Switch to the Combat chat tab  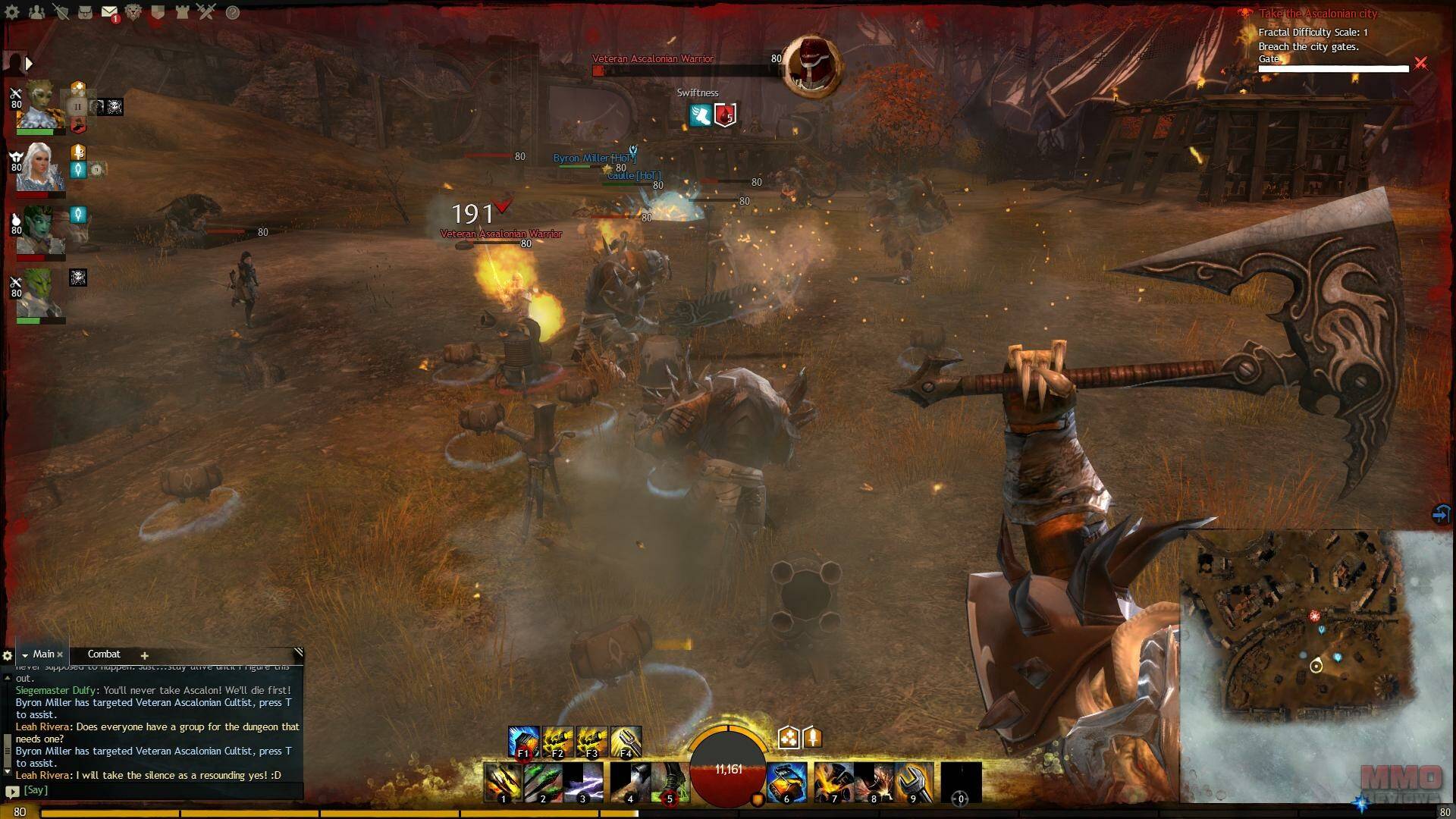[104, 654]
